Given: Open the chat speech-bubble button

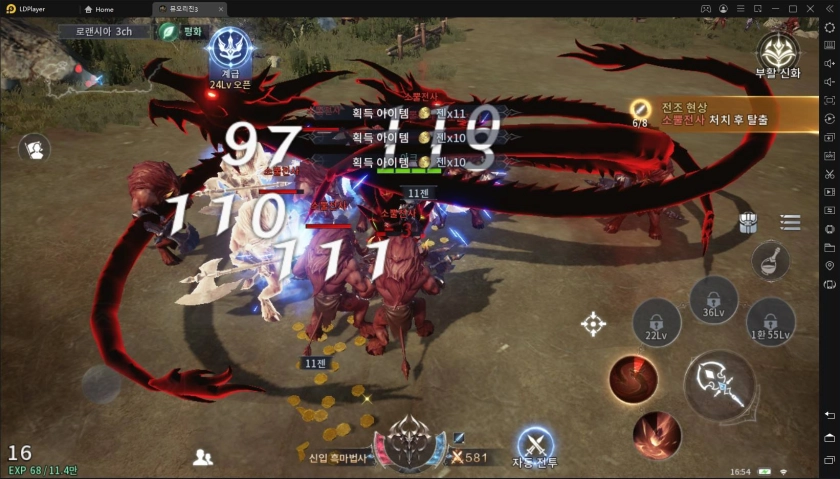Looking at the screenshot, I should tap(35, 149).
